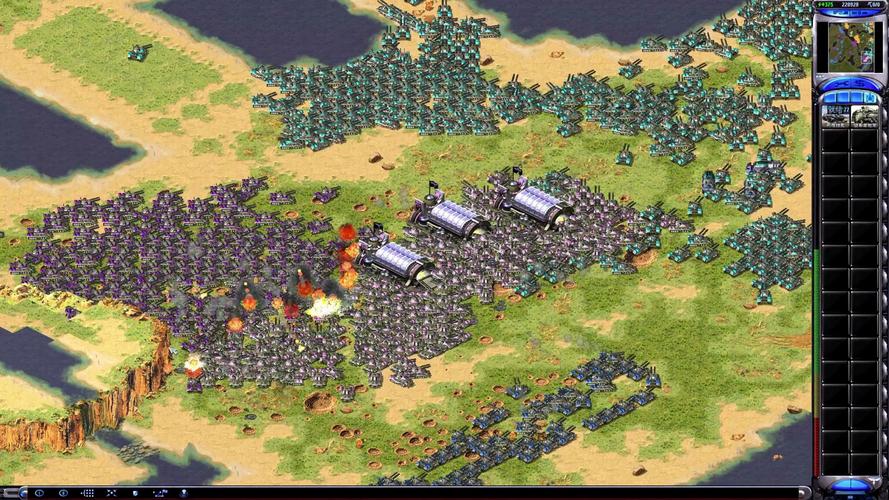Click the person figure icon on the command bar
889x500 pixels.
(184, 493)
